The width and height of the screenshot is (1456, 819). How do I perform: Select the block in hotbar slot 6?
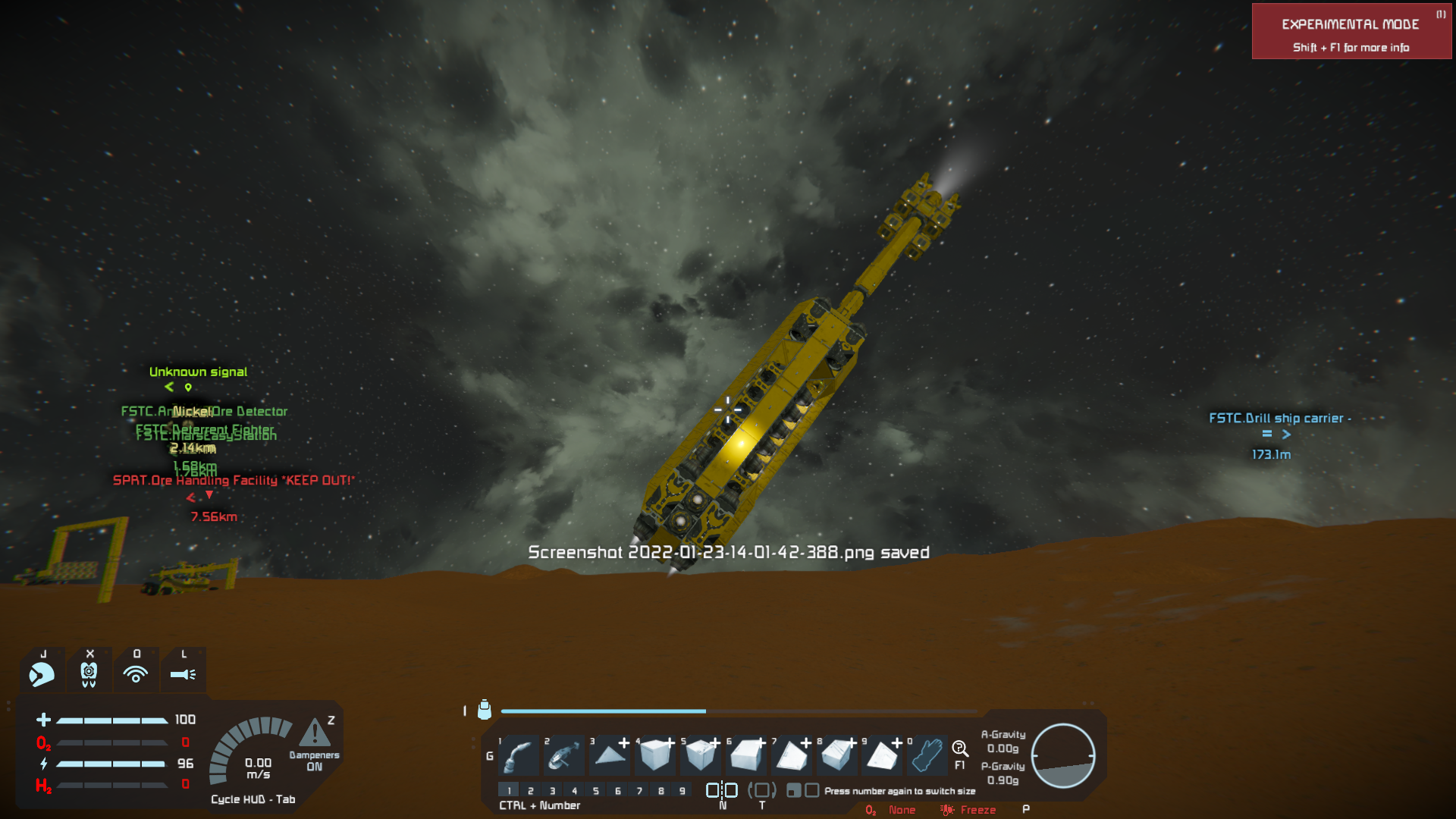pyautogui.click(x=747, y=755)
